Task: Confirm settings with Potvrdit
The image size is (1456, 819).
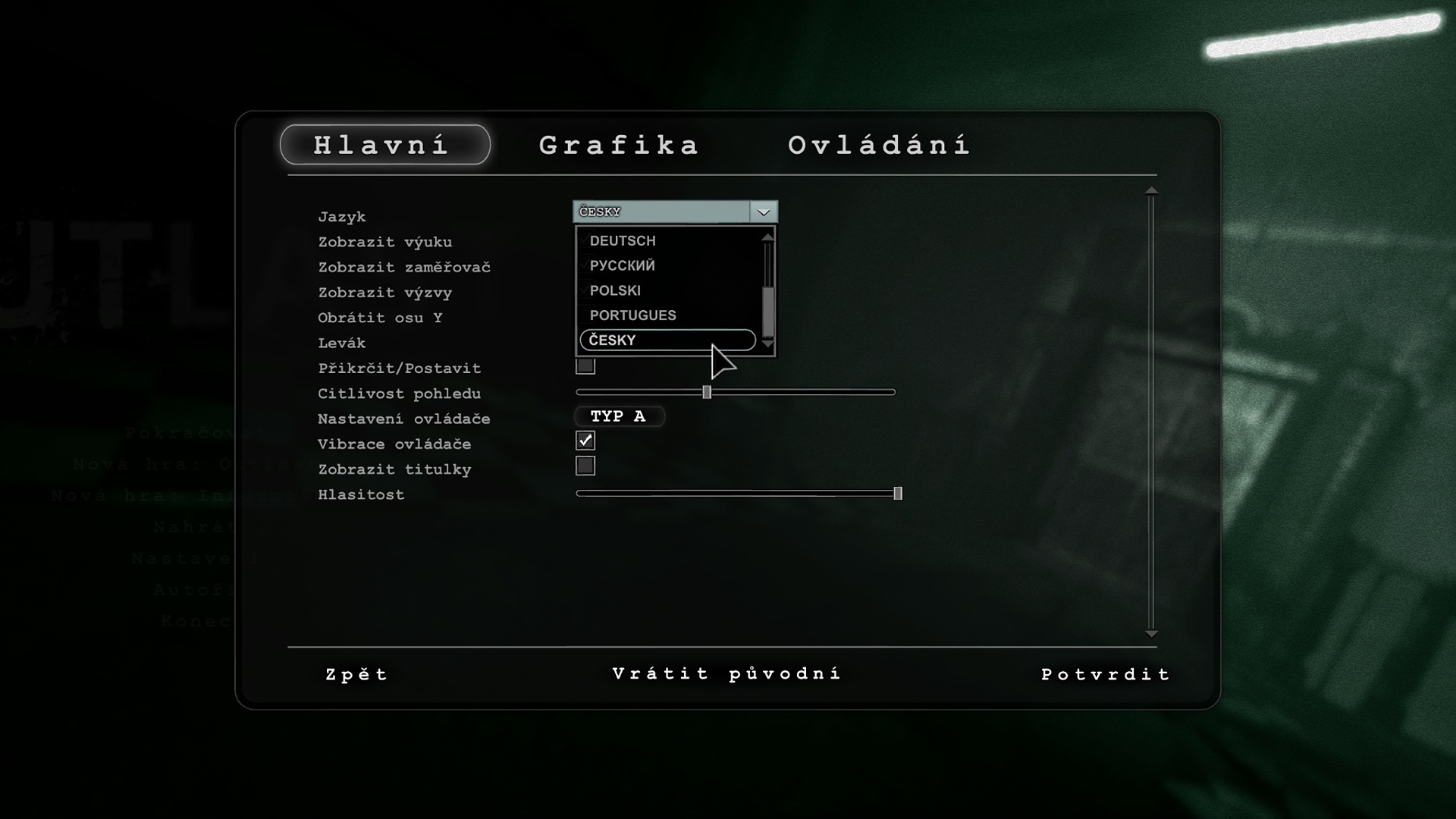Action: pyautogui.click(x=1106, y=674)
